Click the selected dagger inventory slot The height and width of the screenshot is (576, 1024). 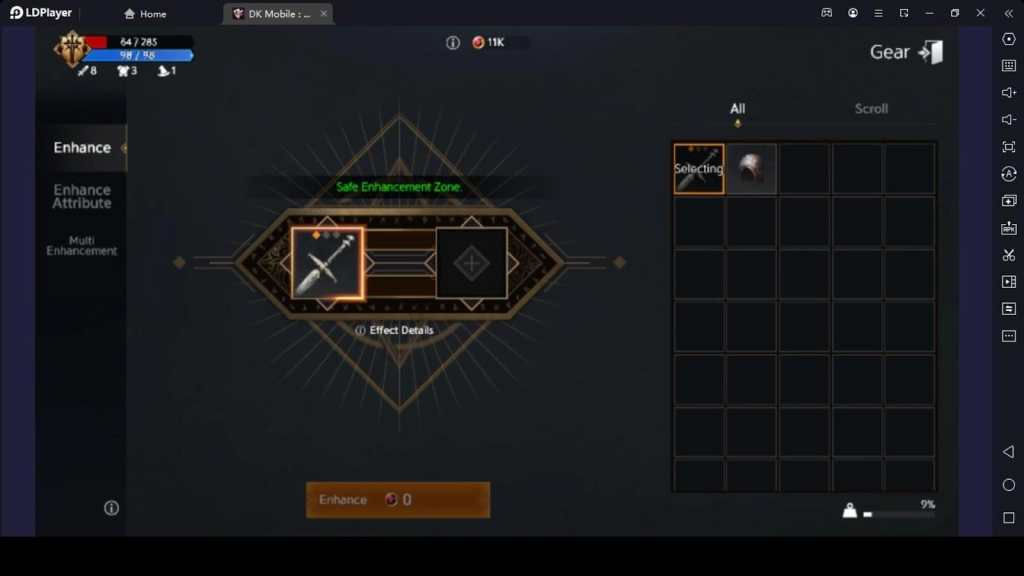(699, 169)
